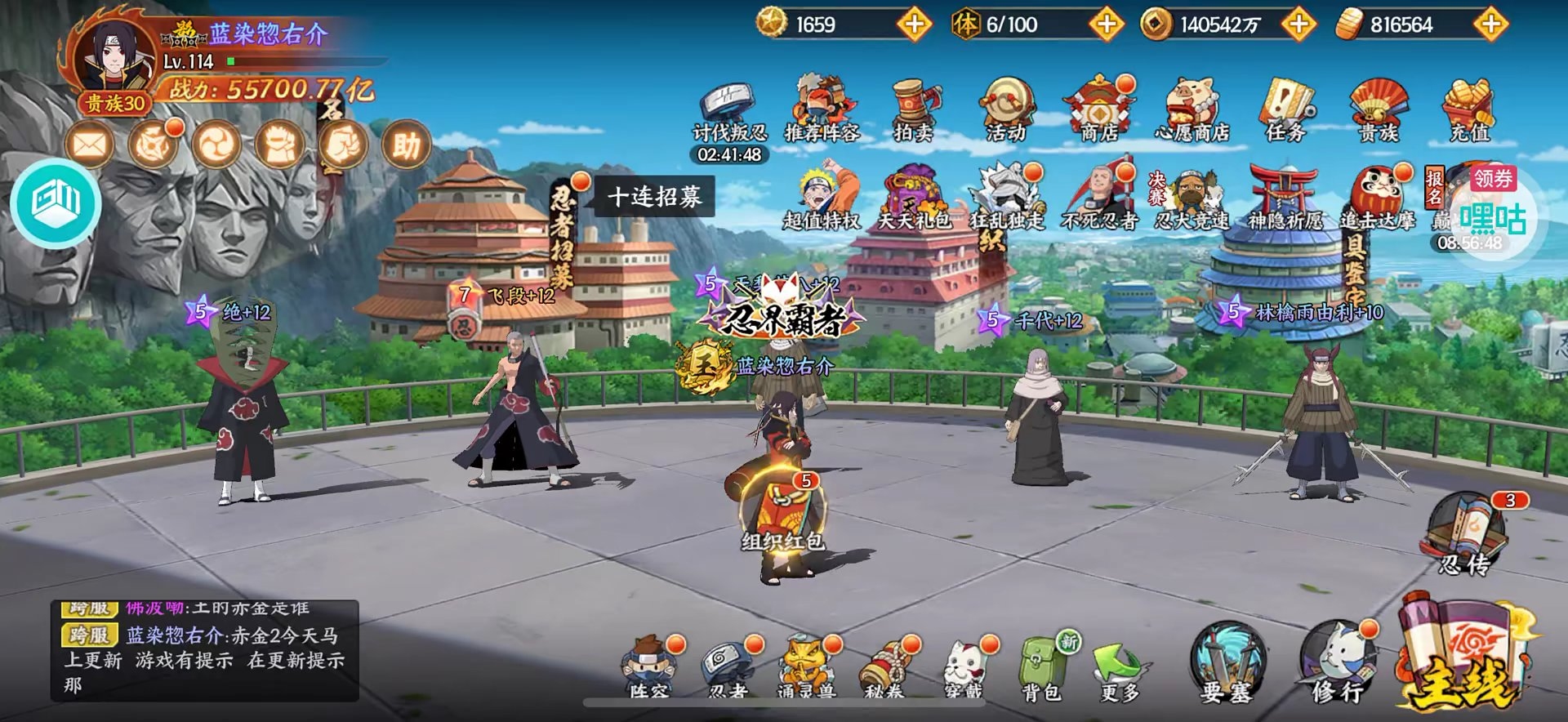Open the 天天礼包 daily gift pack
The image size is (1568, 722).
tap(914, 198)
